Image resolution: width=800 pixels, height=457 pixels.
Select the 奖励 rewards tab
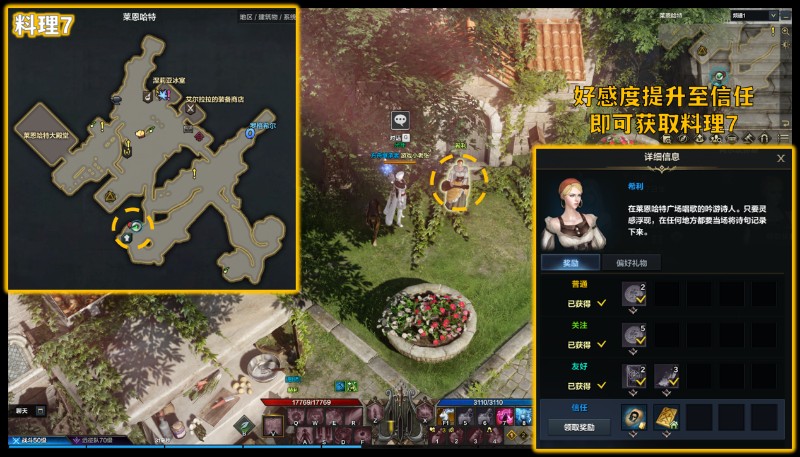(x=571, y=263)
